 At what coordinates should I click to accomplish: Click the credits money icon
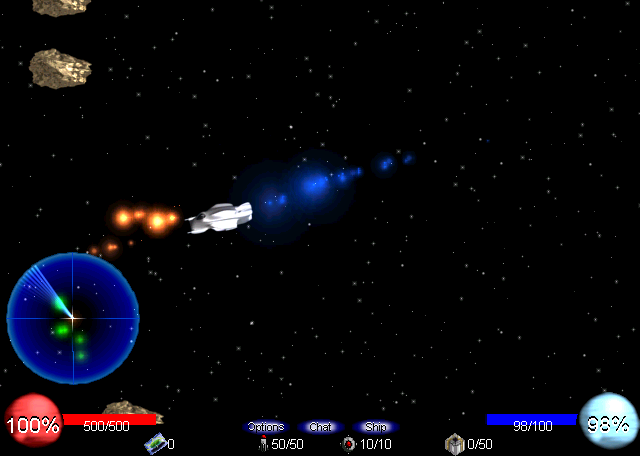tap(155, 443)
